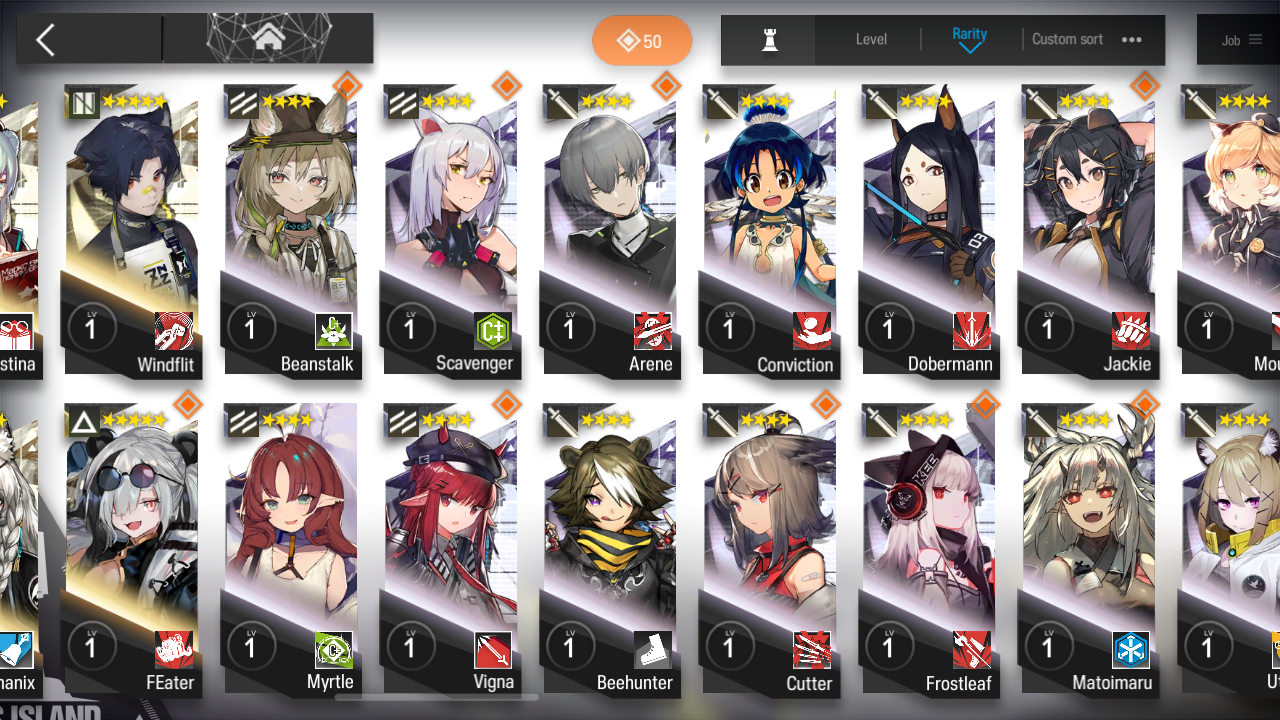Screen dimensions: 1280x720
Task: Select the Conviction operator card
Action: tap(769, 230)
